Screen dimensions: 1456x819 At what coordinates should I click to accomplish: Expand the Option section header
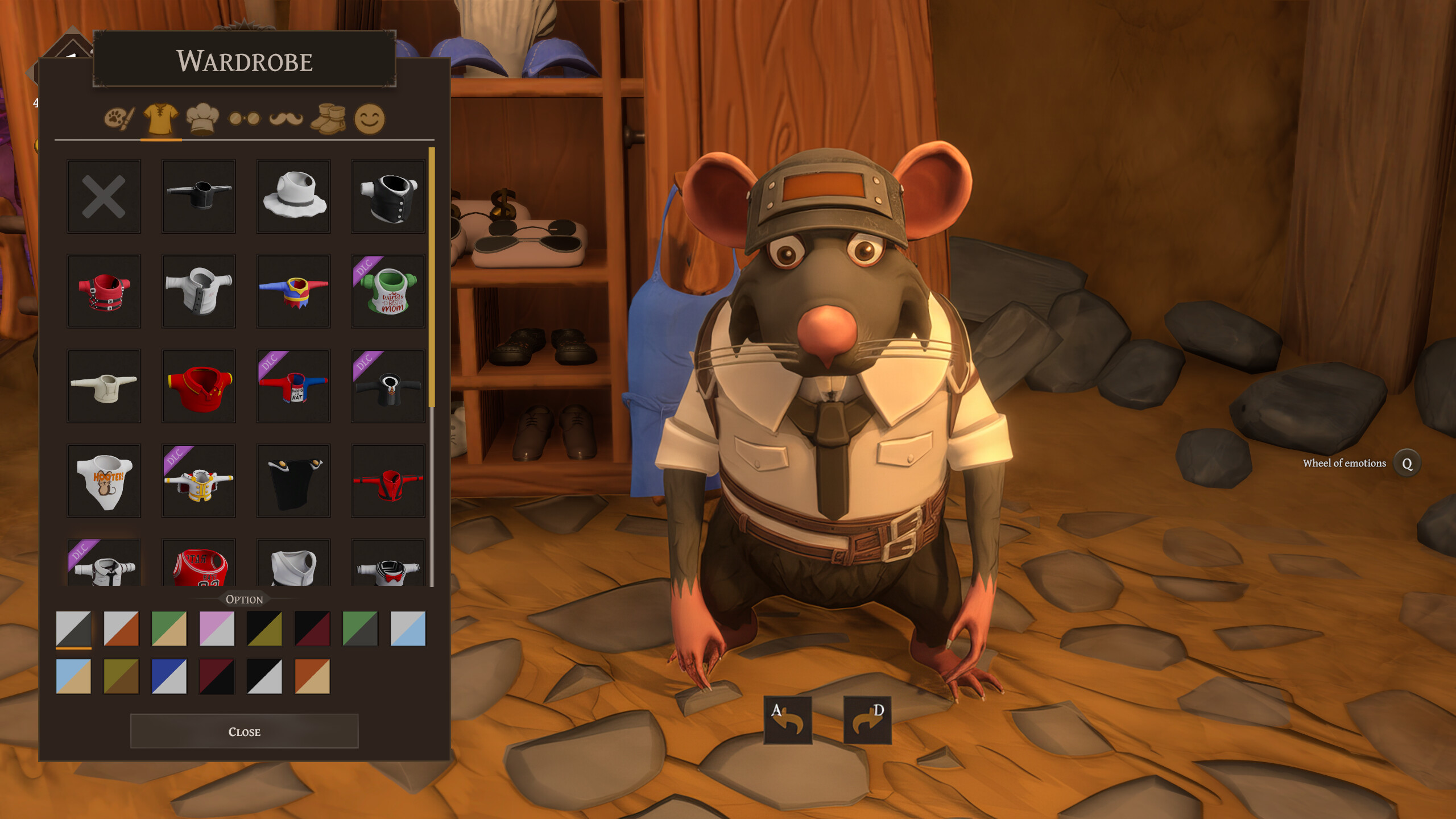(244, 599)
